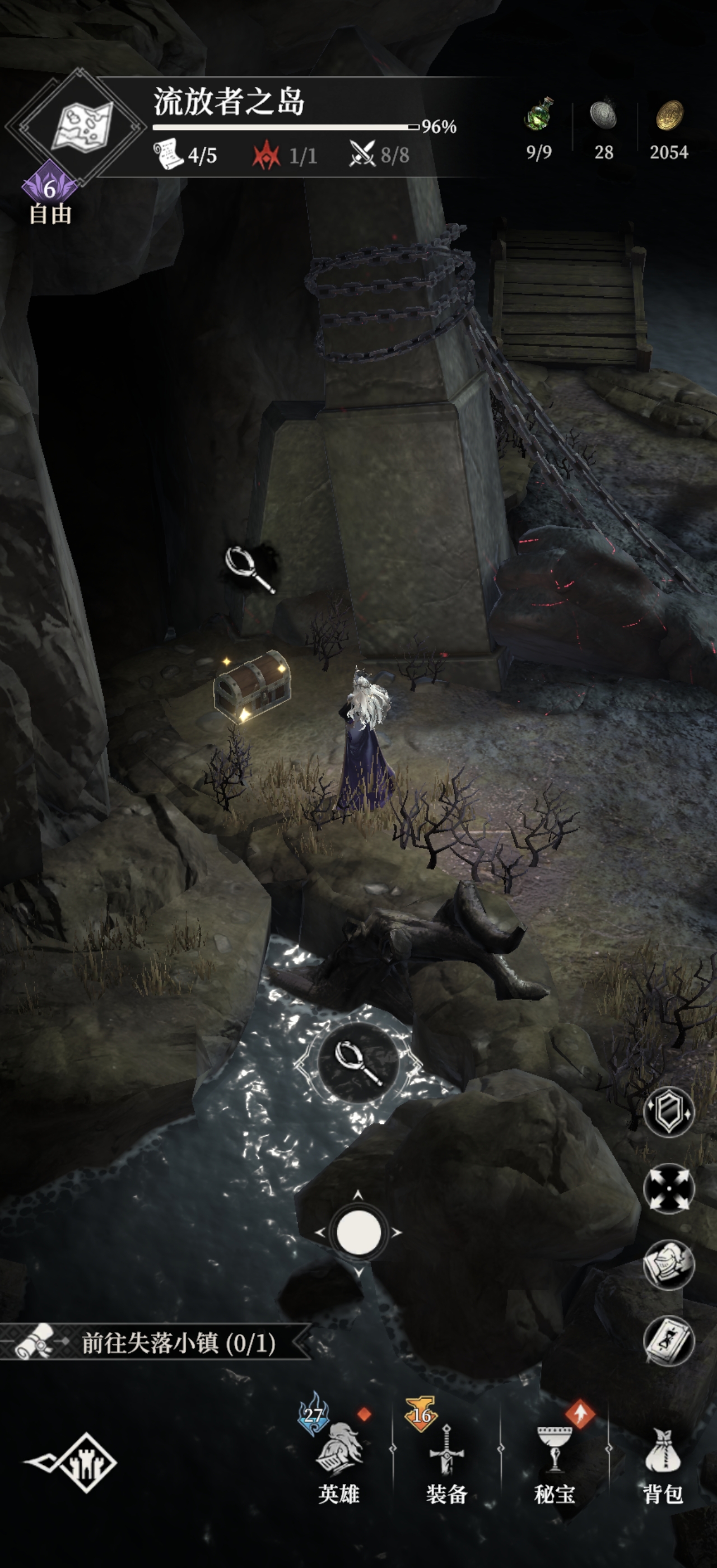
Task: Open the shield icon button
Action: pyautogui.click(x=668, y=1112)
